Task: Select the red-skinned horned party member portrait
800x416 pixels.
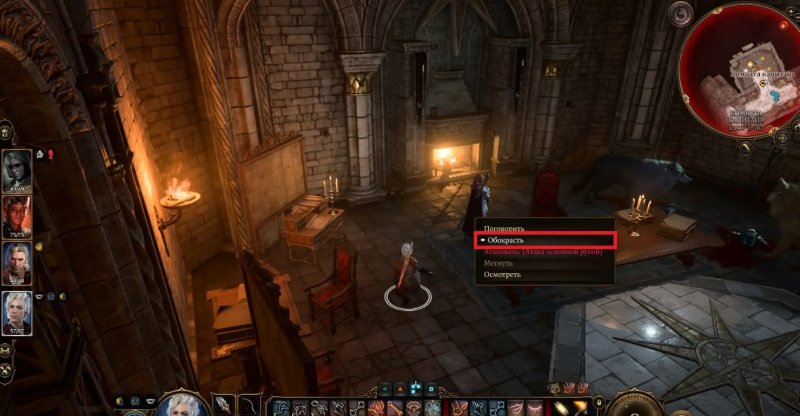Action: tap(17, 214)
